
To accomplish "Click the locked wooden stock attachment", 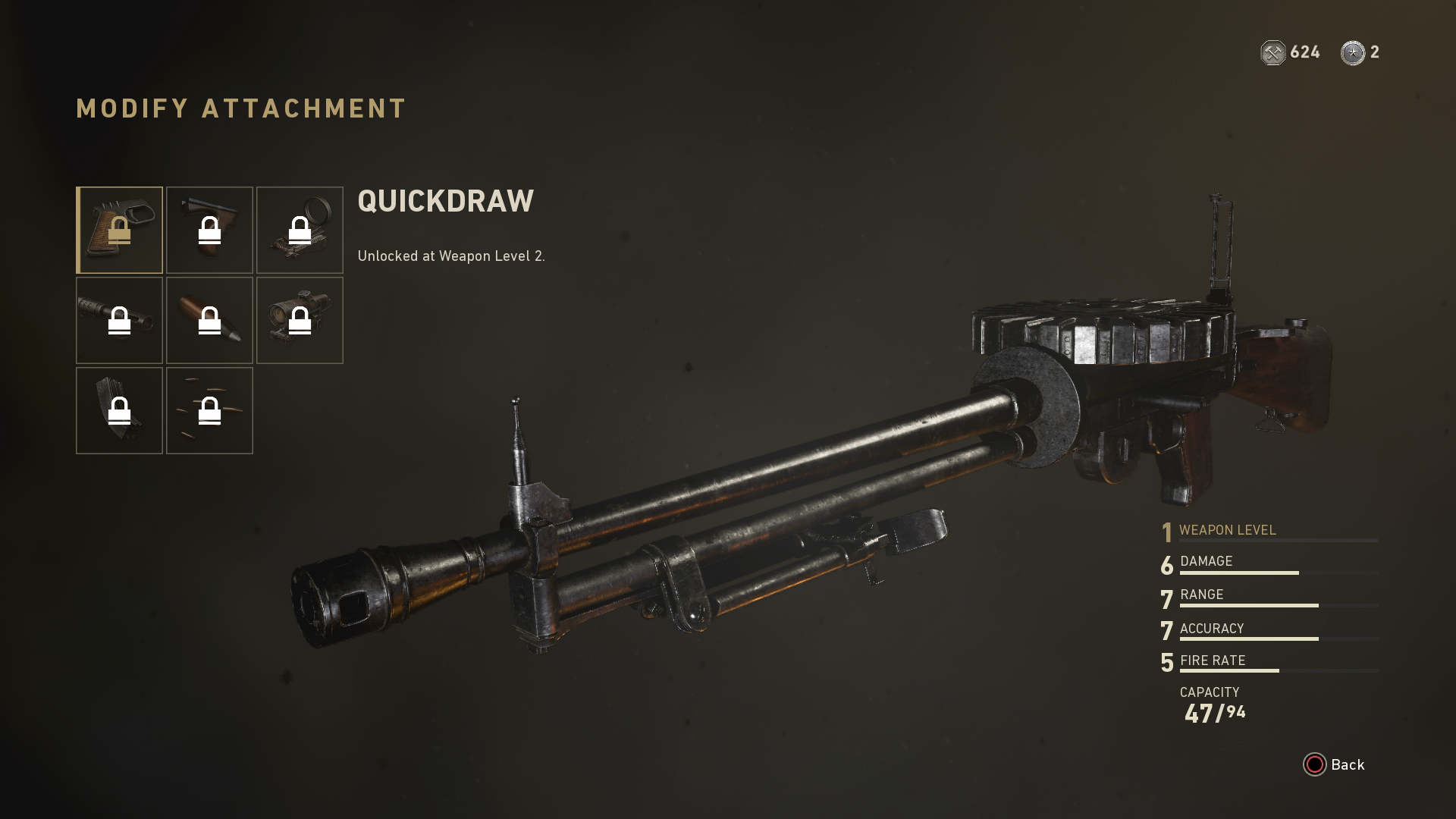I will 209,230.
